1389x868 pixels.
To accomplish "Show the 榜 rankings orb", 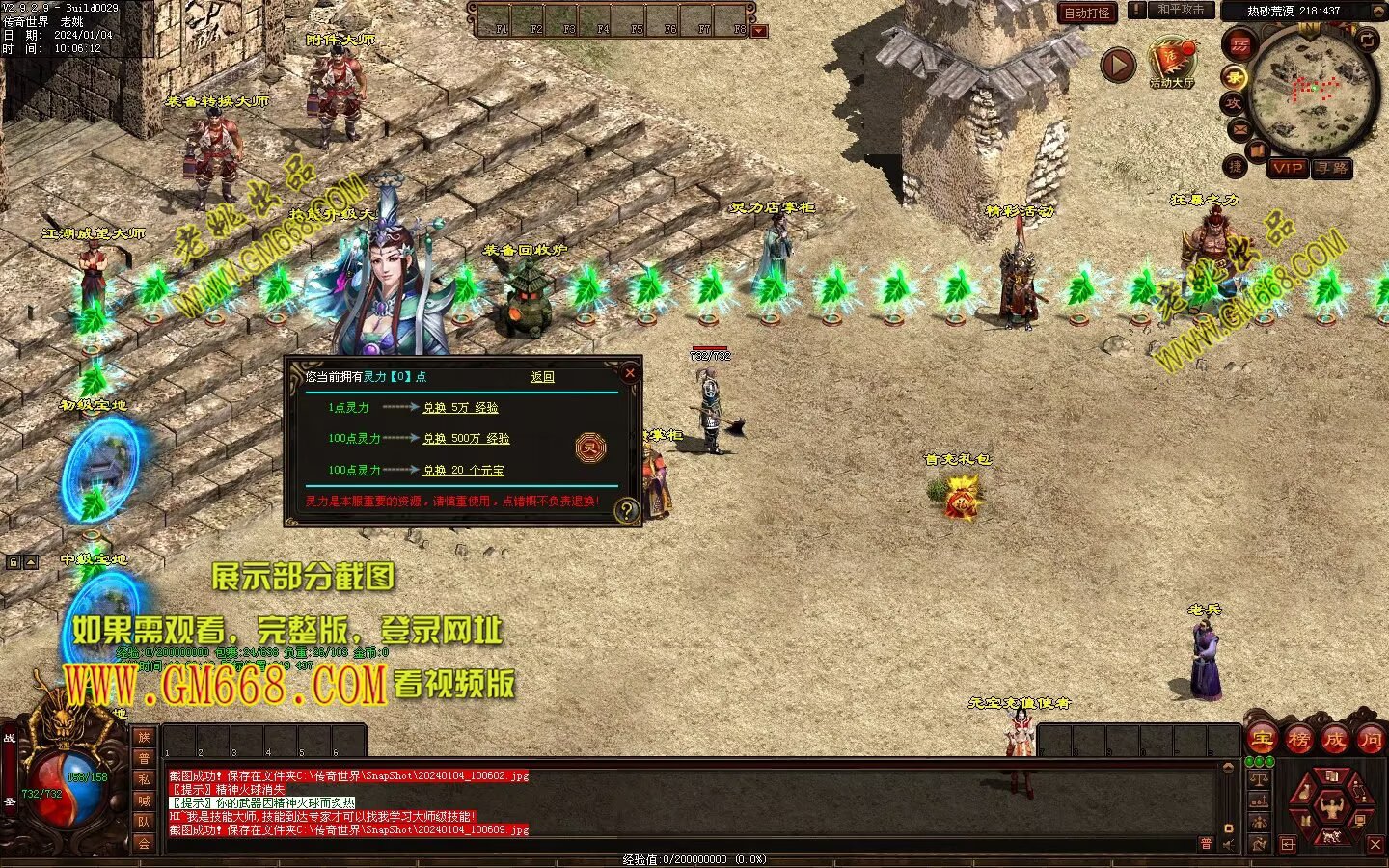I will pos(1298,740).
